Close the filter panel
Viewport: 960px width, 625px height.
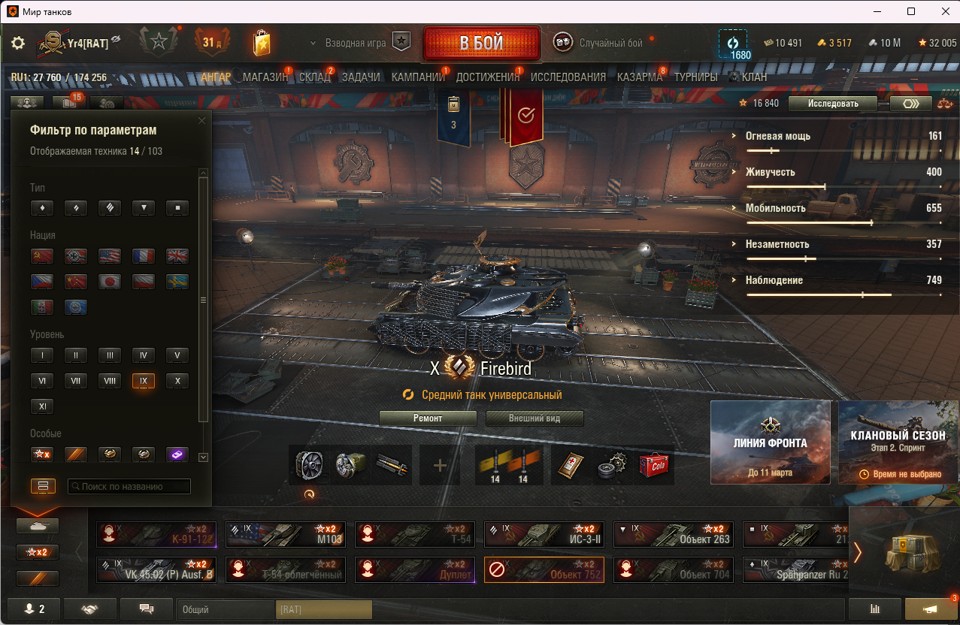(202, 121)
